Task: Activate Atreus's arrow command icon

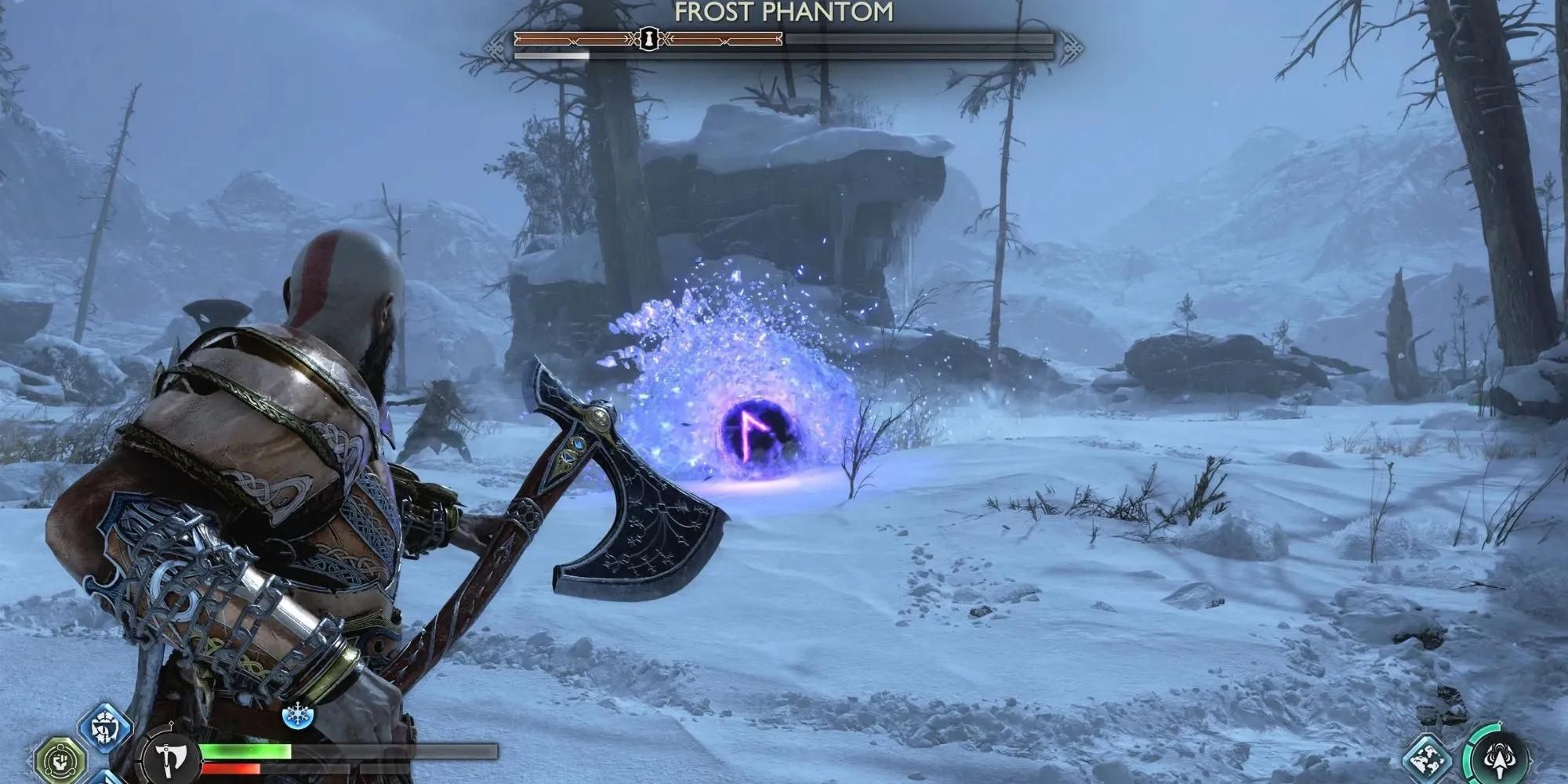Action: [1500, 759]
